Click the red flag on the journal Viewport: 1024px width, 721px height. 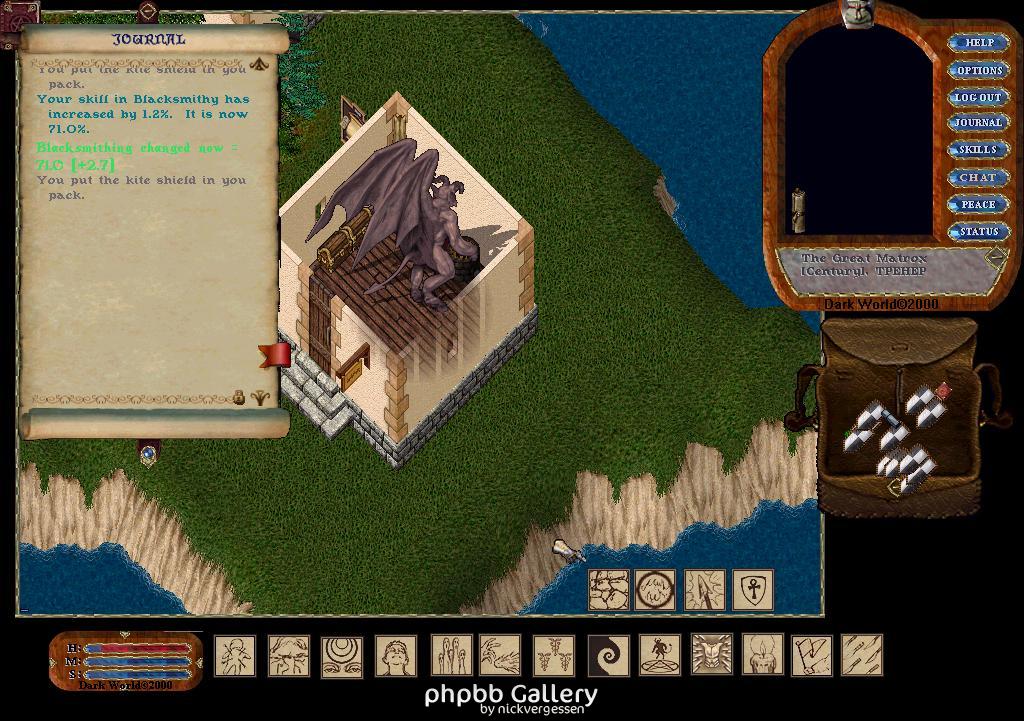point(275,354)
